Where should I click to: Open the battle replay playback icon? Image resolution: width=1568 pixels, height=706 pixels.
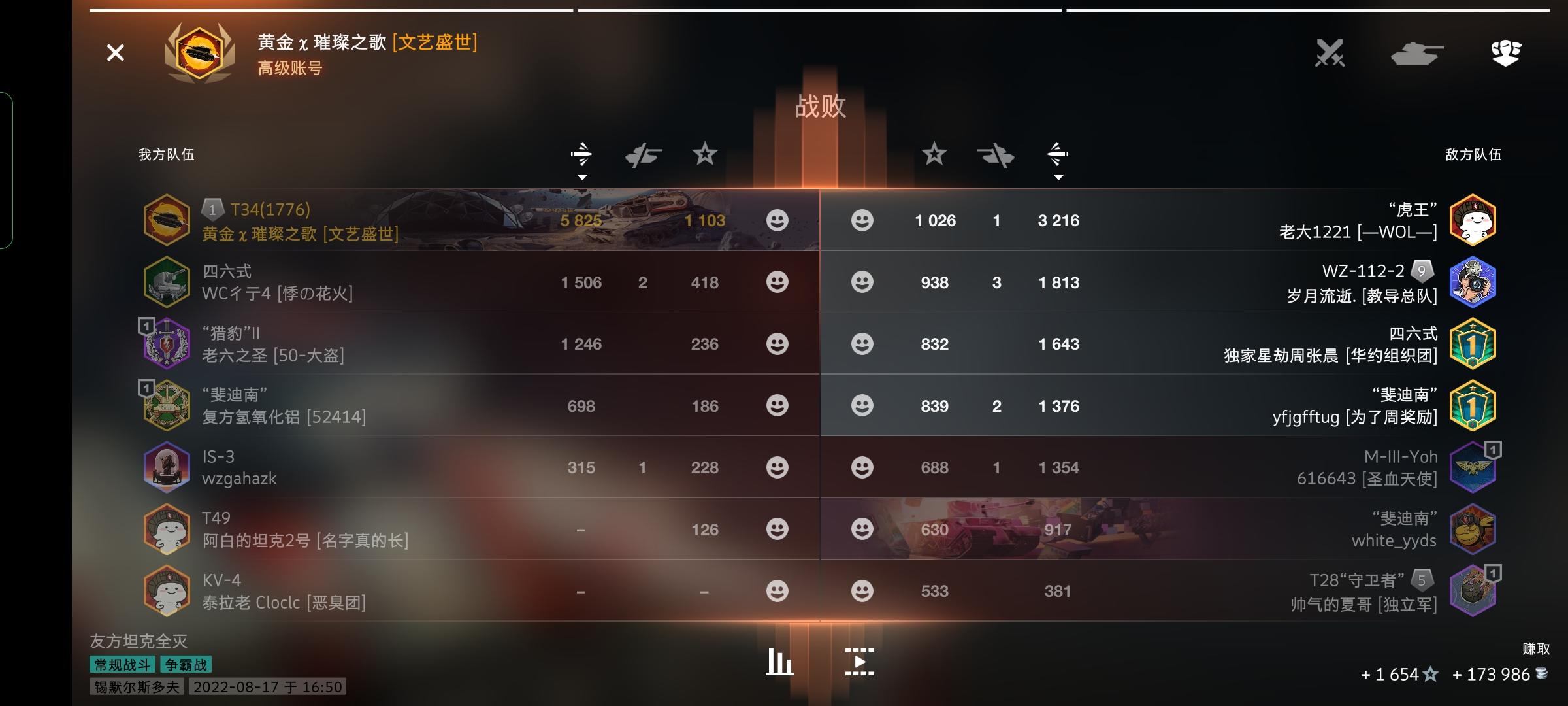(860, 661)
